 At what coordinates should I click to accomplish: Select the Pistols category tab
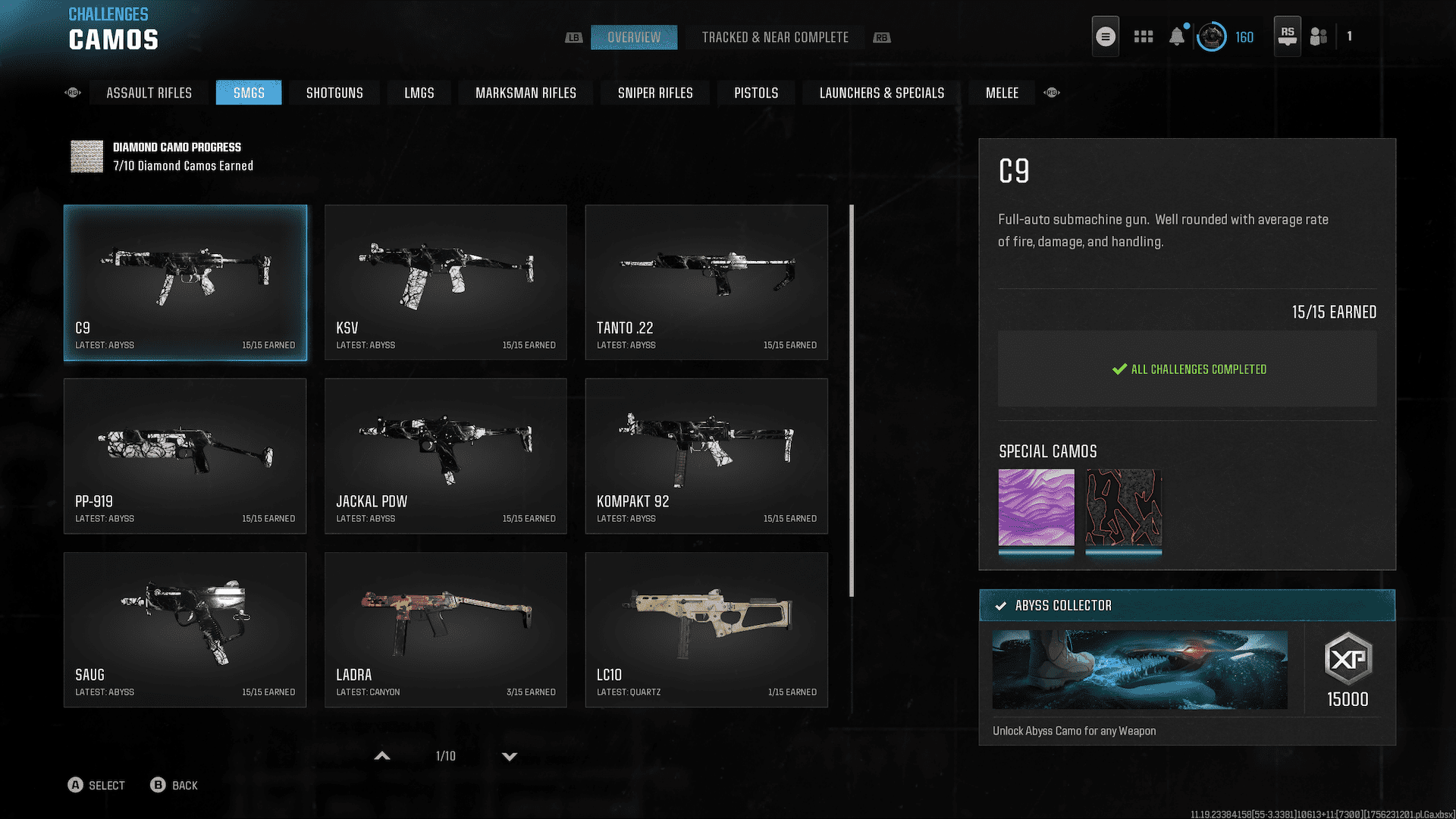click(755, 93)
